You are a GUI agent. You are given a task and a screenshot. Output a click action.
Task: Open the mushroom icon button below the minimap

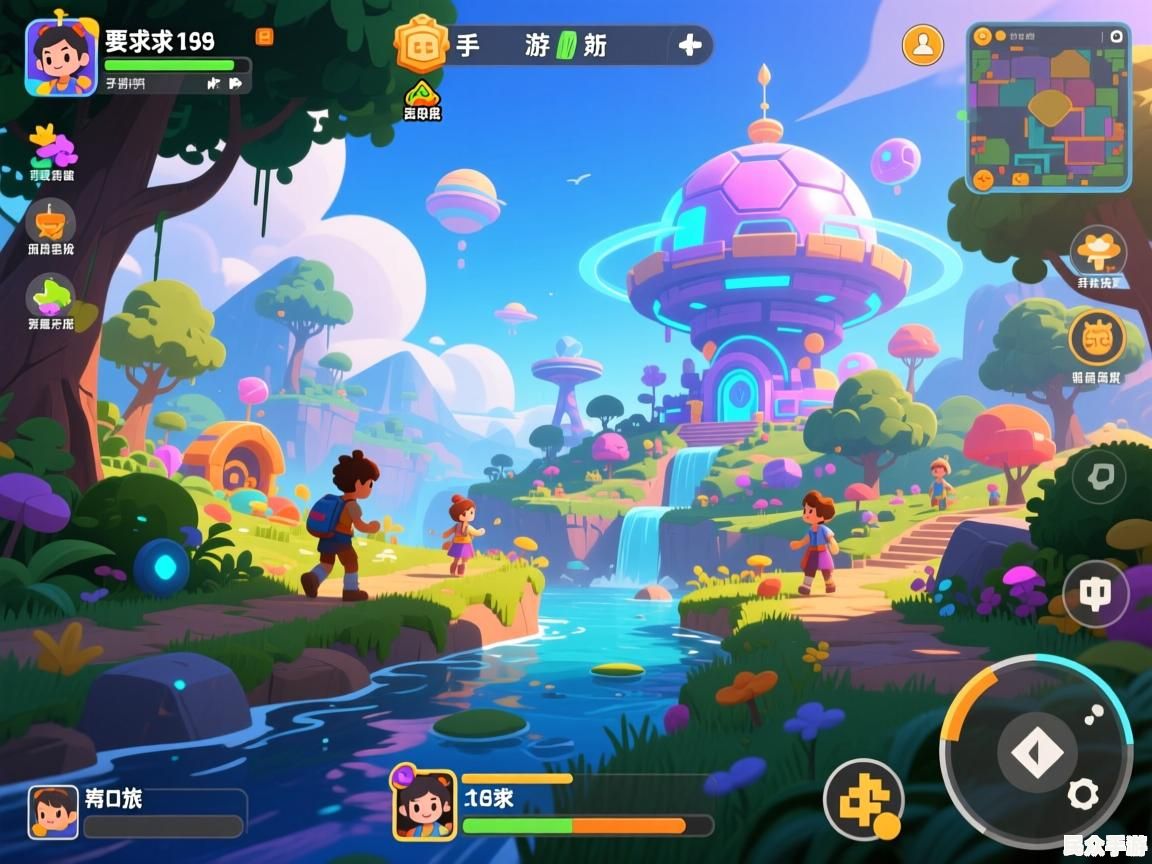[x=1099, y=251]
